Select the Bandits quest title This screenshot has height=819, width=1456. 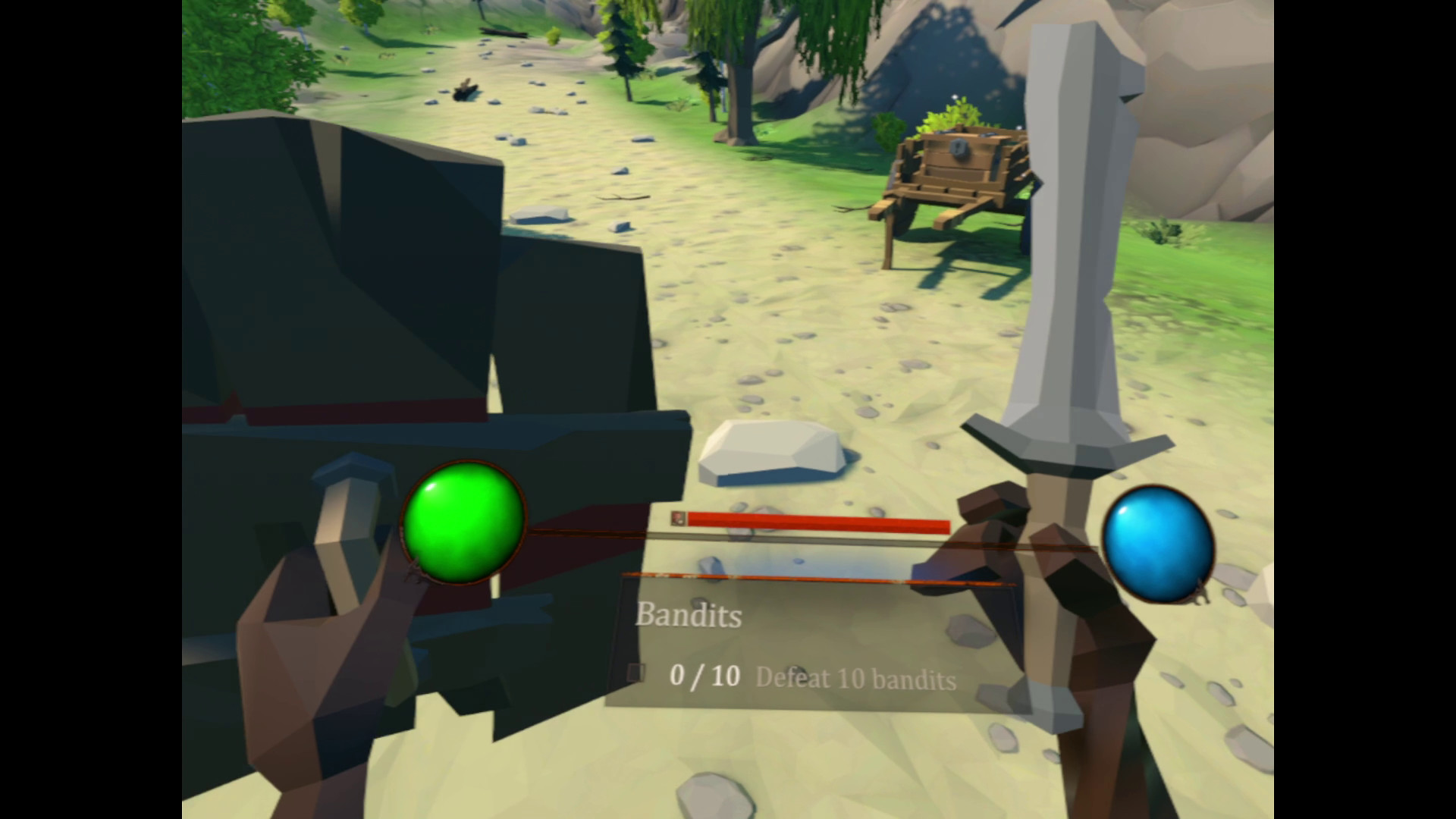[x=689, y=617]
